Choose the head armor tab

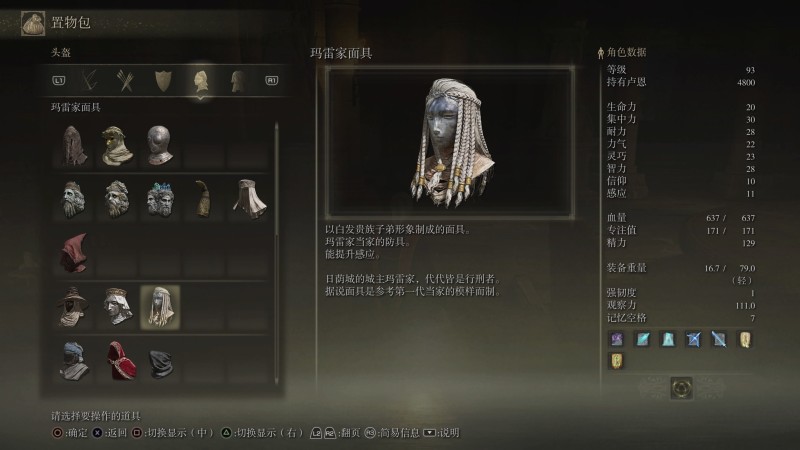click(201, 79)
